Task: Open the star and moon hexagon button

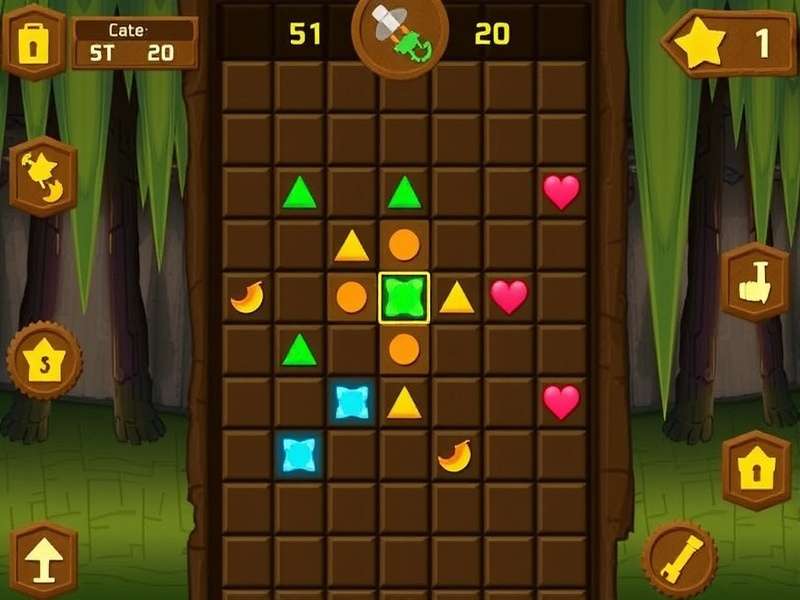Action: point(43,176)
